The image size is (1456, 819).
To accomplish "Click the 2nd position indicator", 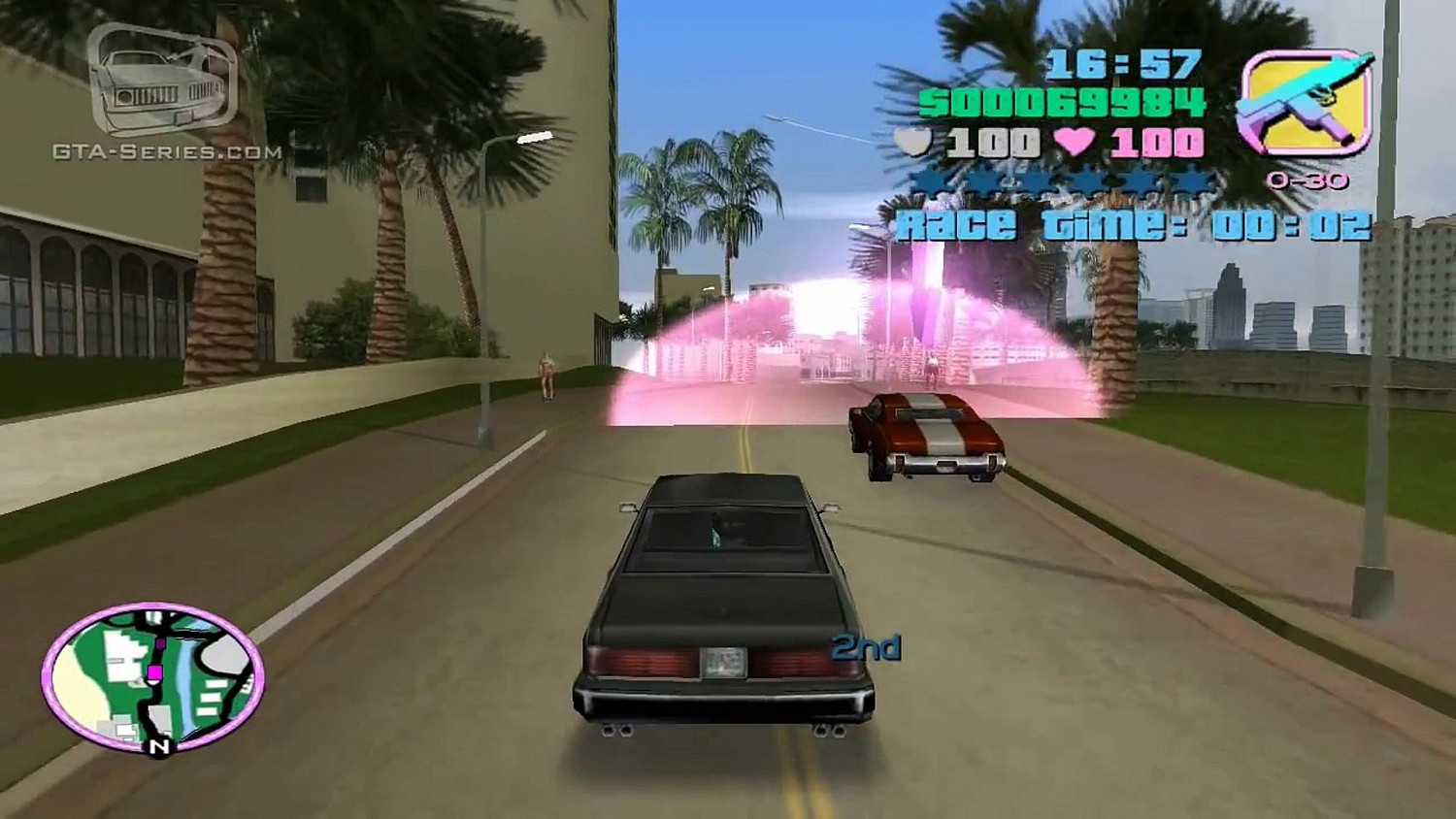I will (865, 645).
